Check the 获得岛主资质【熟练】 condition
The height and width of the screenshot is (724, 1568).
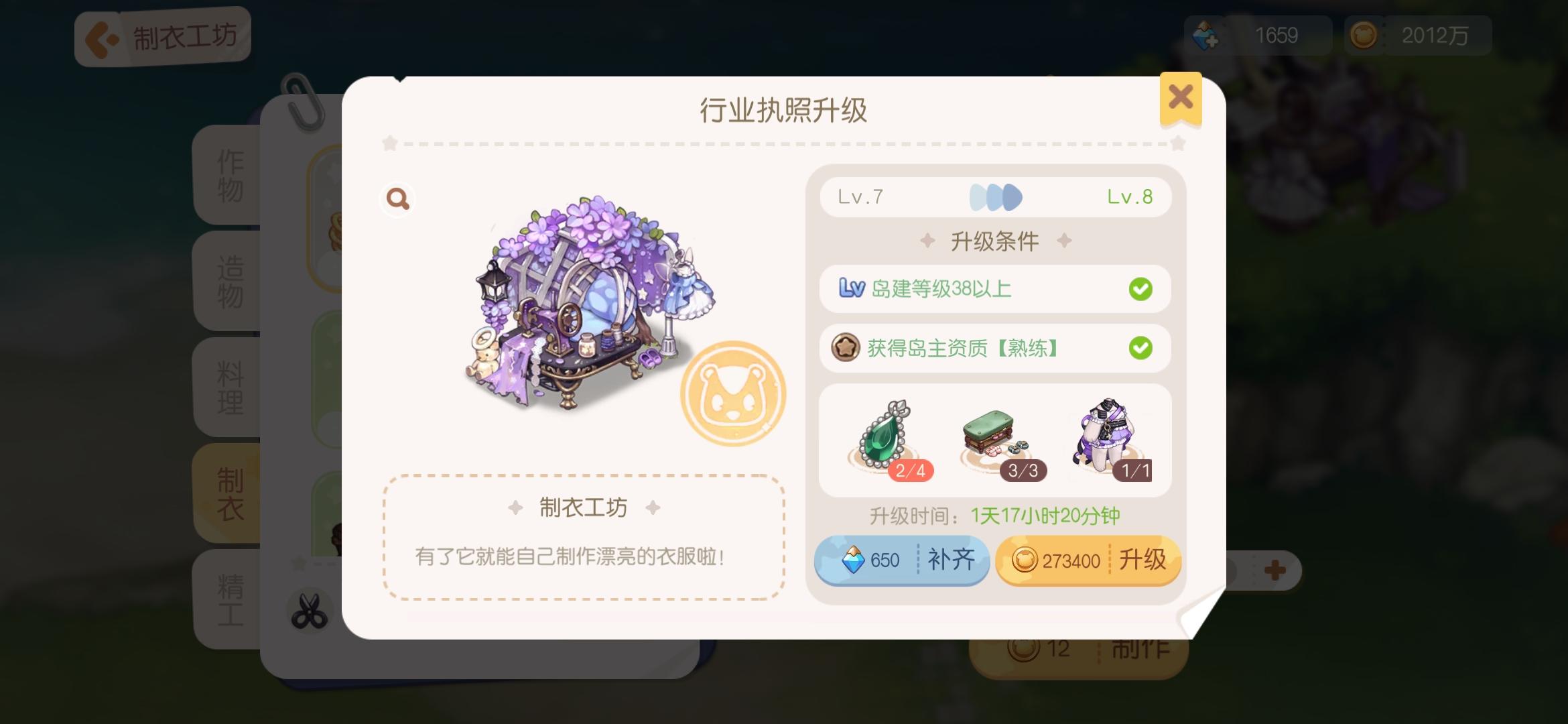point(994,348)
